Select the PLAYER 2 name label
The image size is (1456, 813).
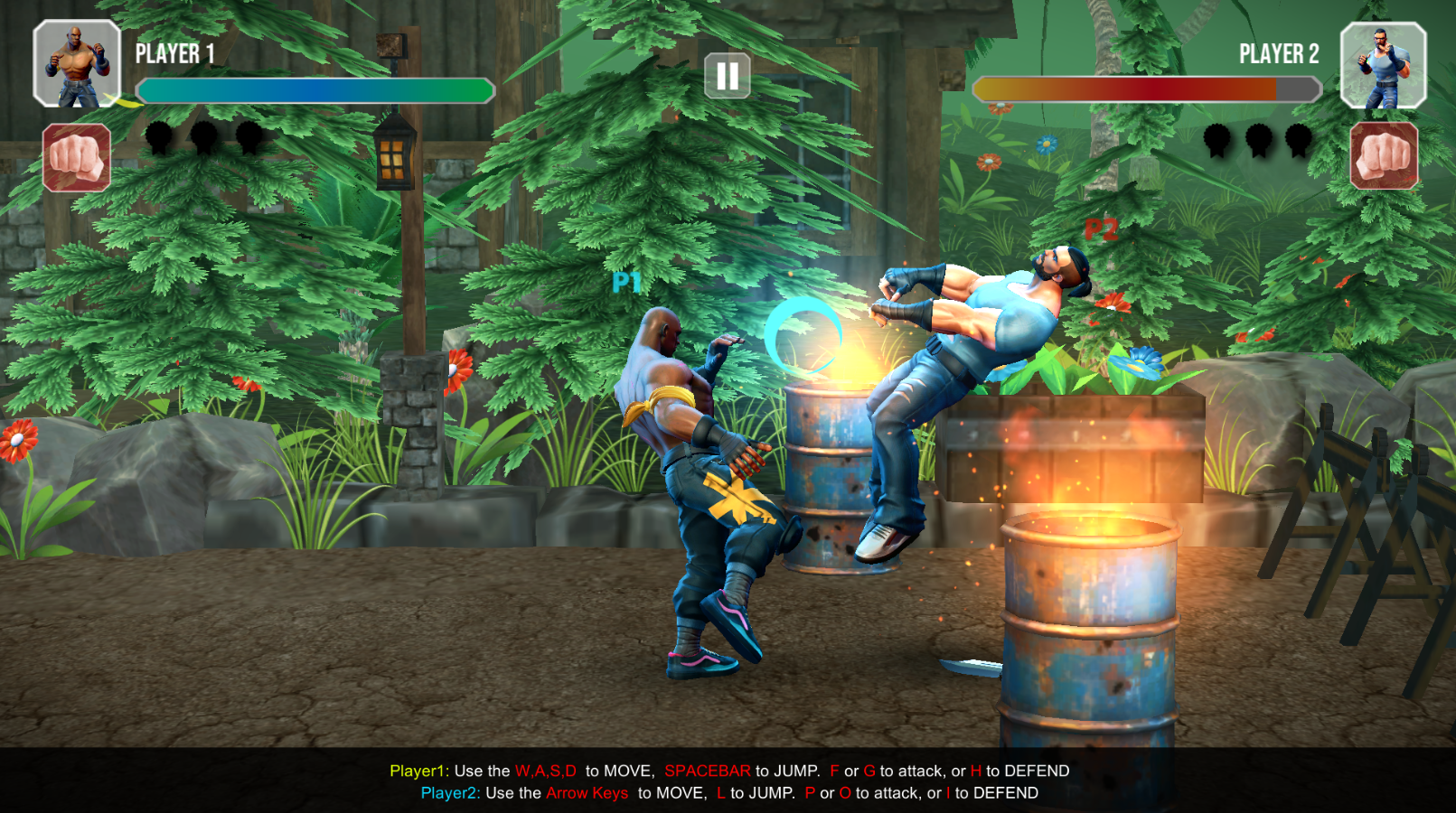click(x=1277, y=55)
